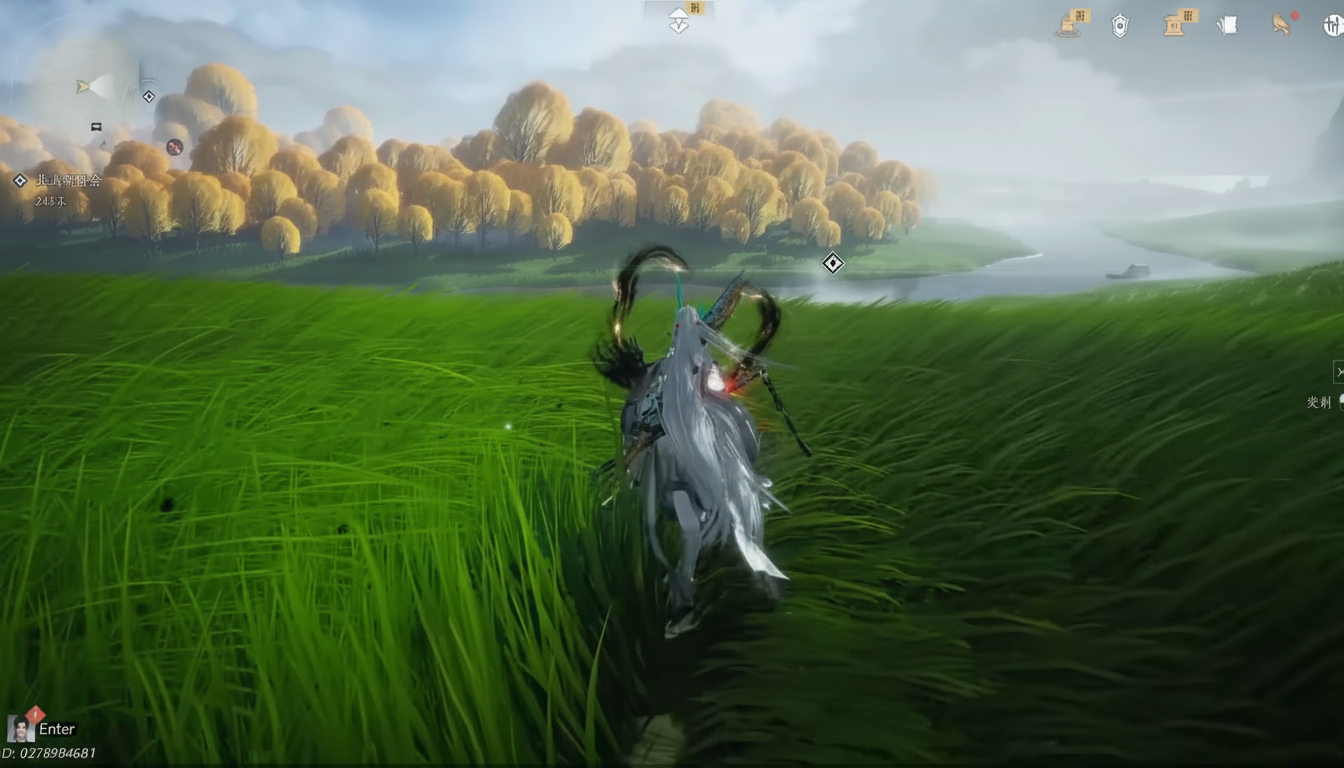Select the tracked quest title in top-left
The width and height of the screenshot is (1344, 768).
[68, 181]
